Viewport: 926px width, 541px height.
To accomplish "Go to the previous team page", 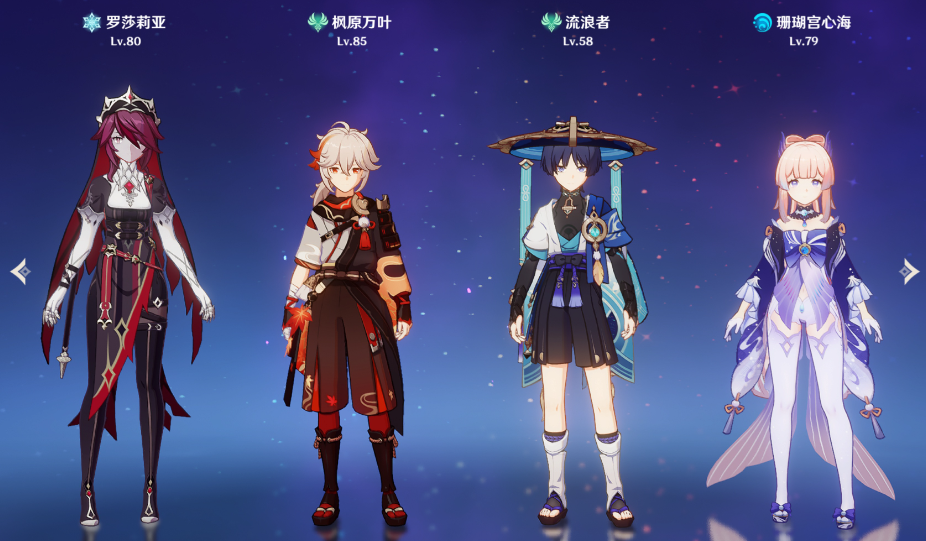I will pos(19,271).
